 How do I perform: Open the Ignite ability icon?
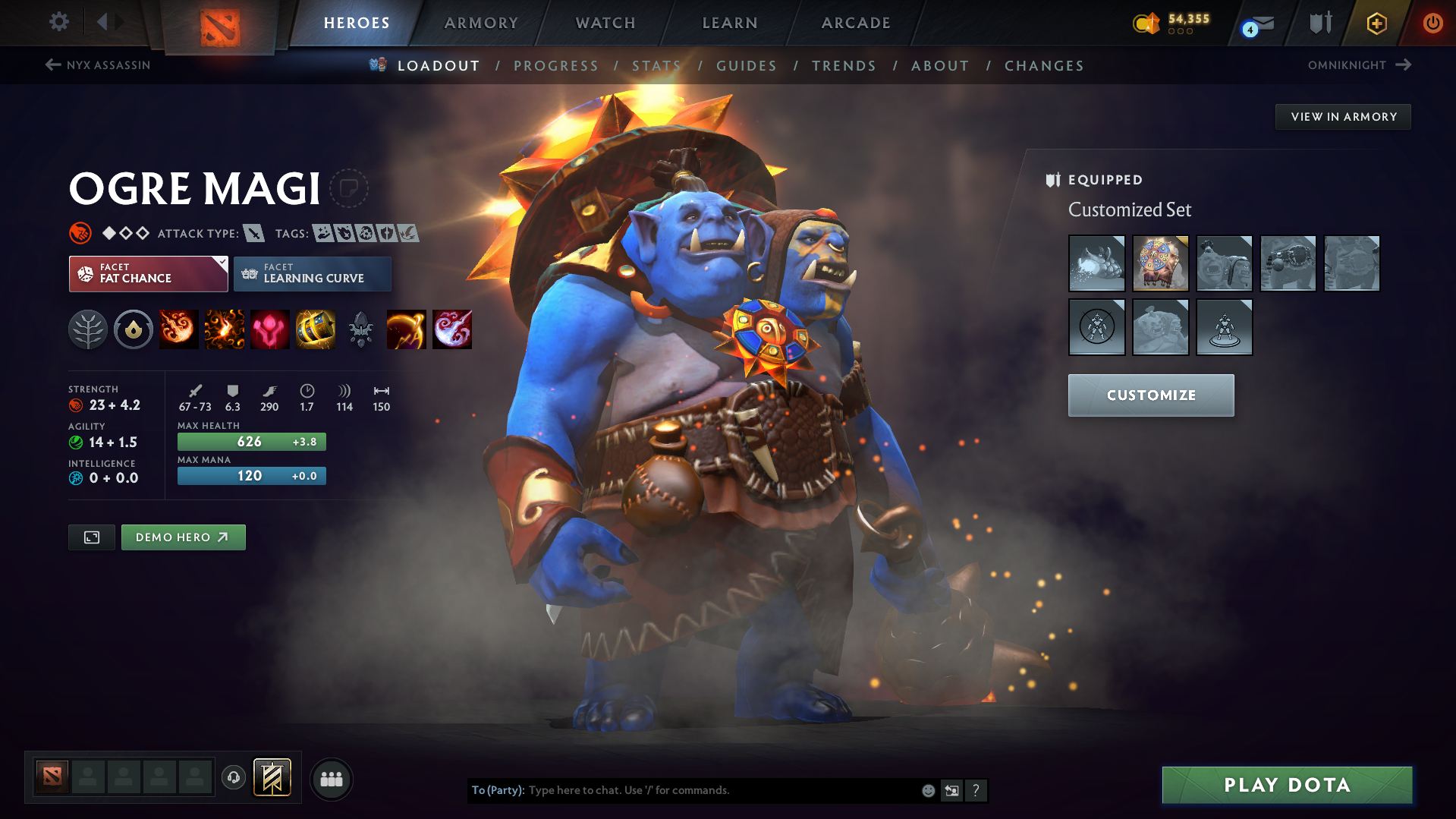(224, 329)
